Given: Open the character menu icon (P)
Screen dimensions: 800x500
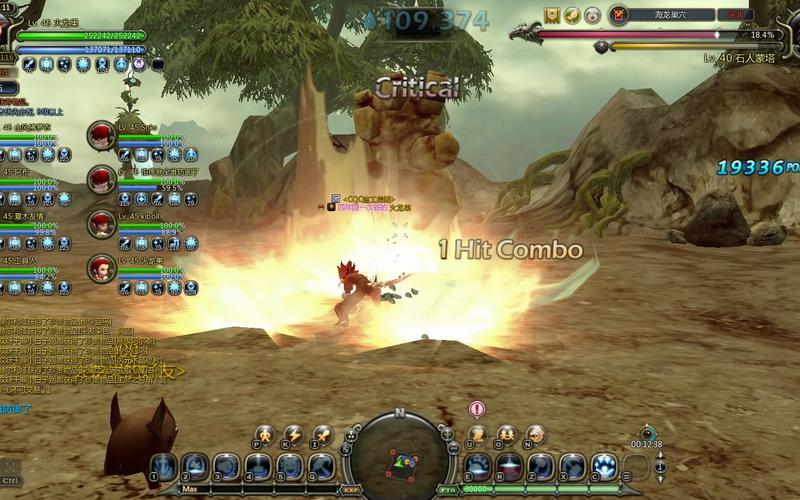Looking at the screenshot, I should (265, 434).
